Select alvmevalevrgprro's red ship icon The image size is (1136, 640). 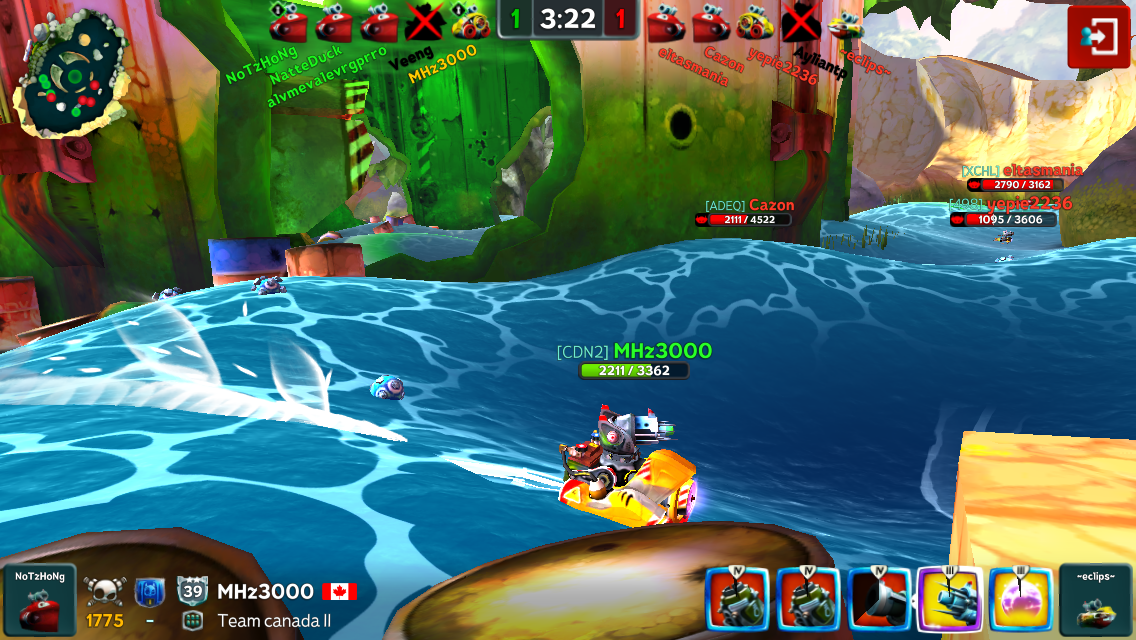pos(380,22)
